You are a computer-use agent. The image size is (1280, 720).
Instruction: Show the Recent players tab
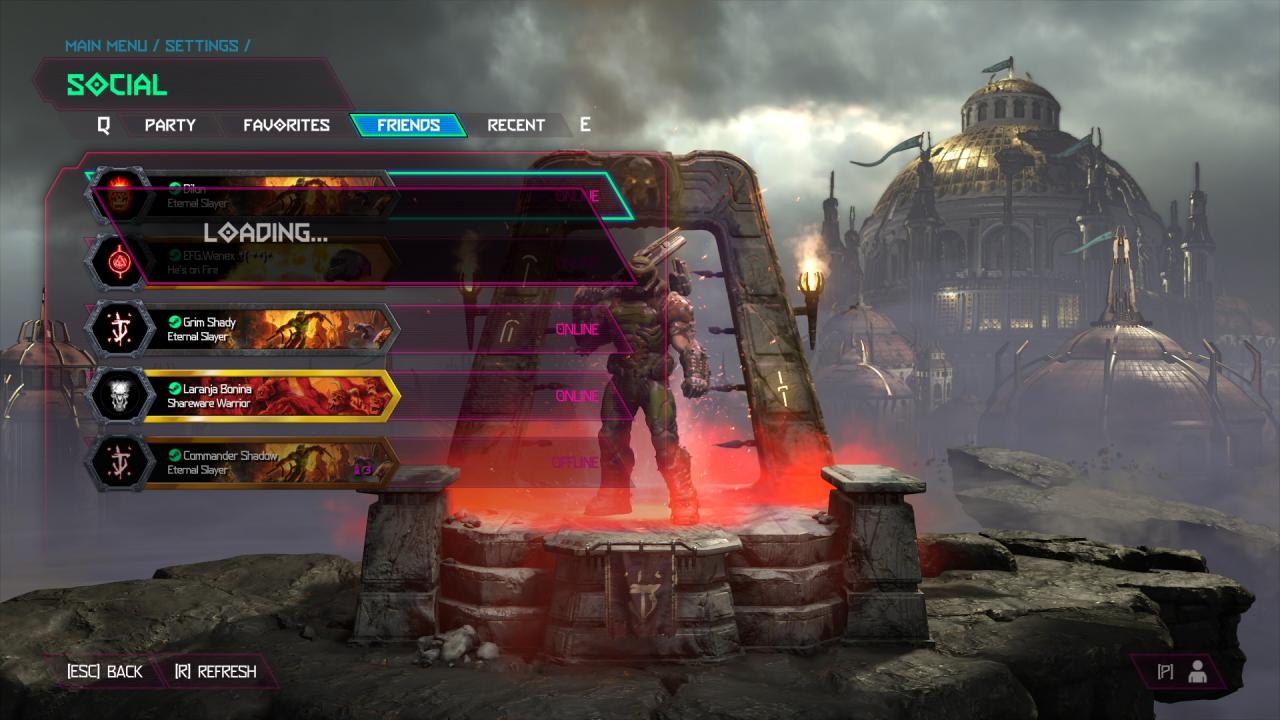click(x=516, y=125)
